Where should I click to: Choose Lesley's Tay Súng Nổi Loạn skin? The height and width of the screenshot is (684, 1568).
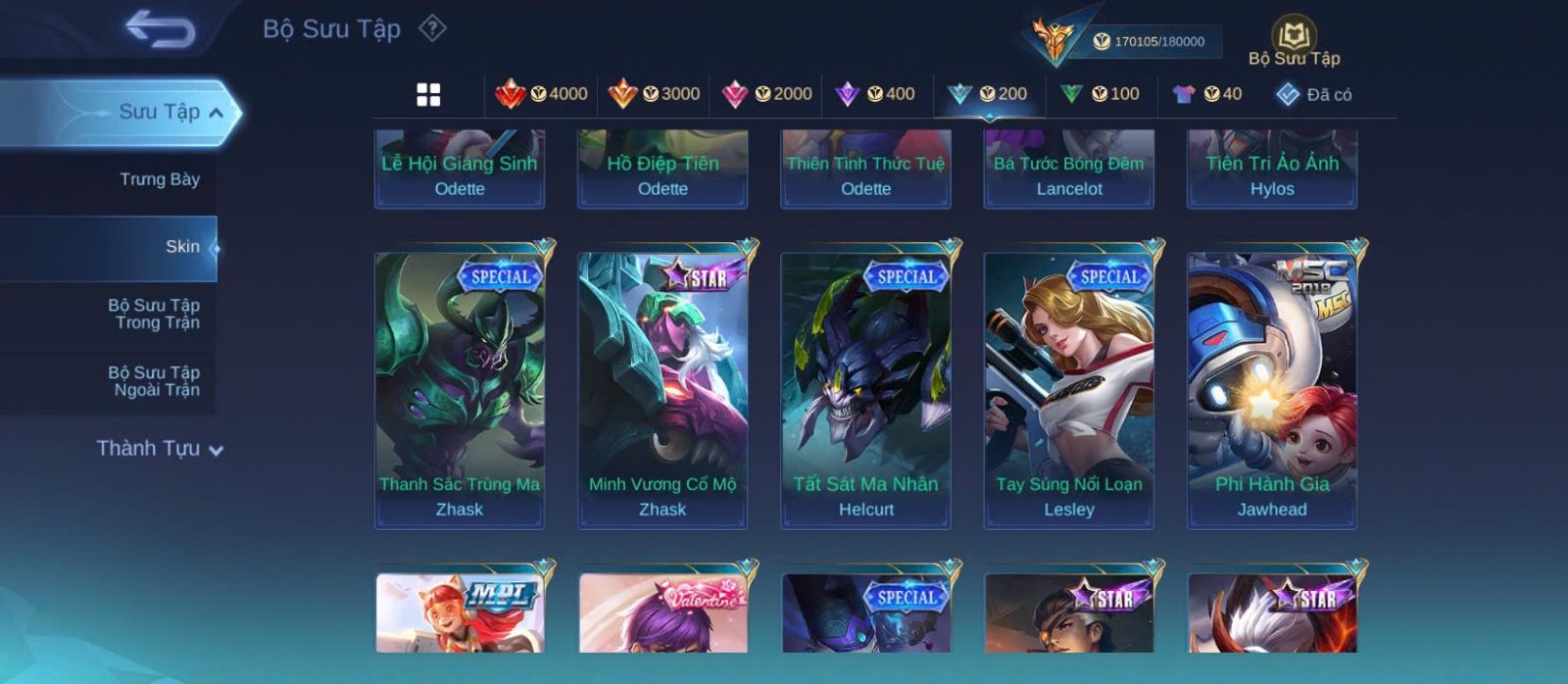(1069, 390)
